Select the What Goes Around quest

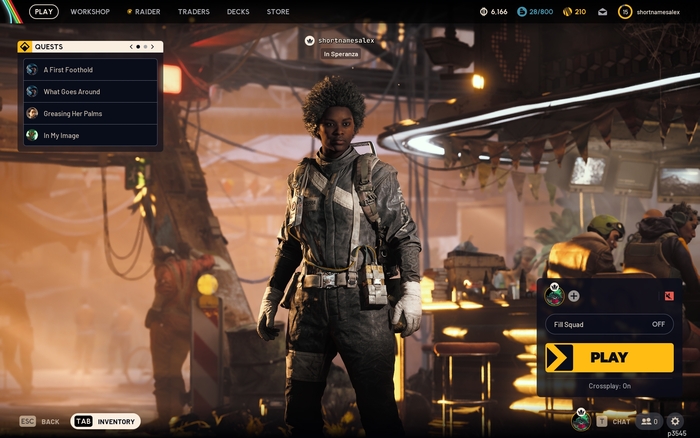pyautogui.click(x=91, y=92)
